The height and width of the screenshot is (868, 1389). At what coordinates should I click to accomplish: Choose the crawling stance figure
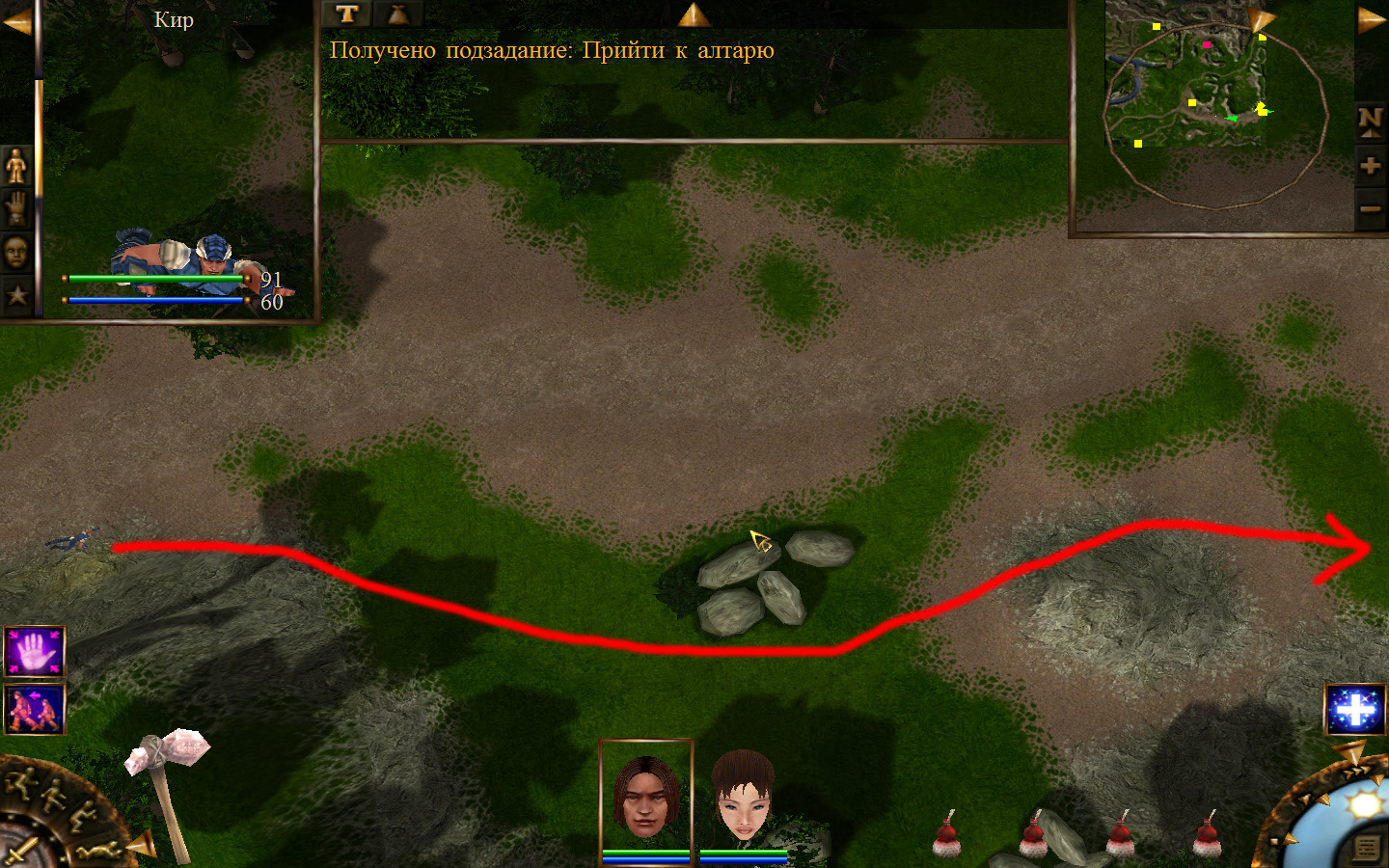pyautogui.click(x=102, y=851)
